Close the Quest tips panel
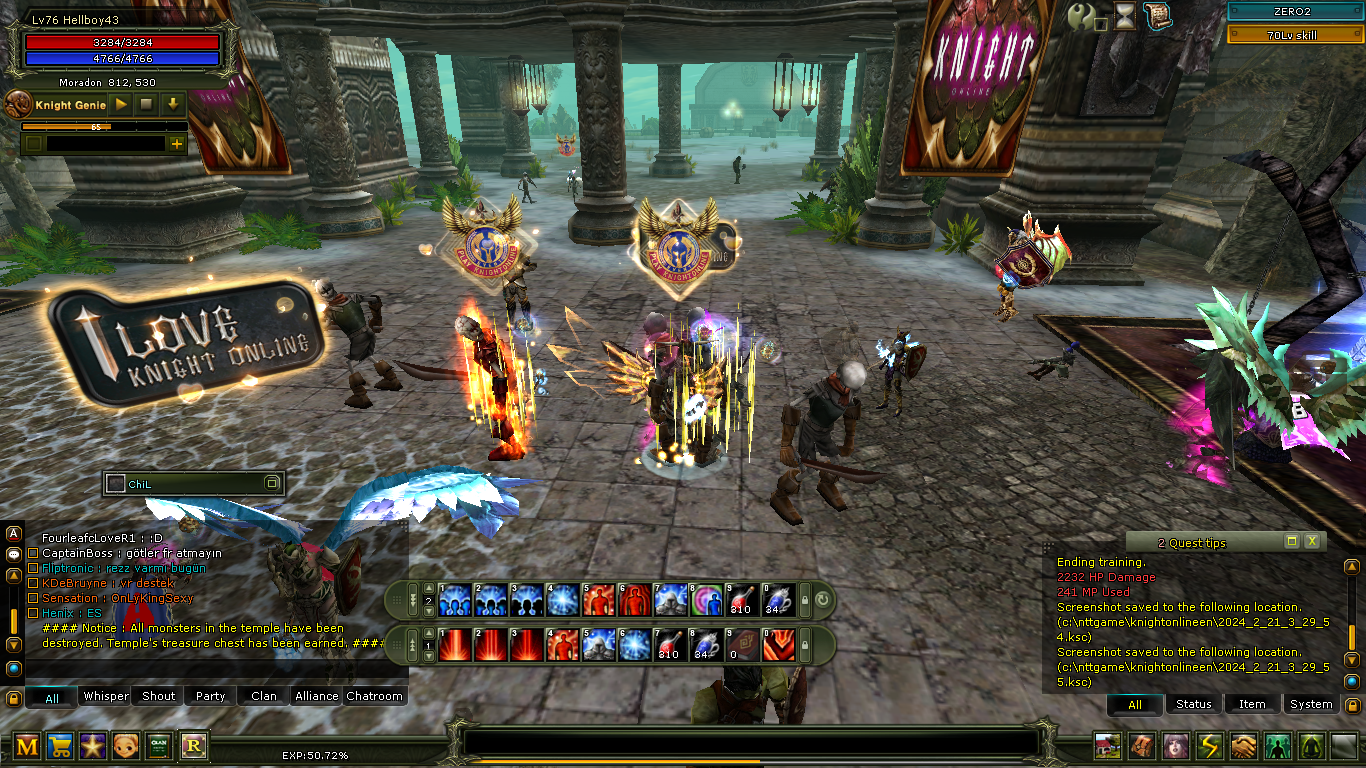Image resolution: width=1366 pixels, height=768 pixels. tap(1312, 541)
